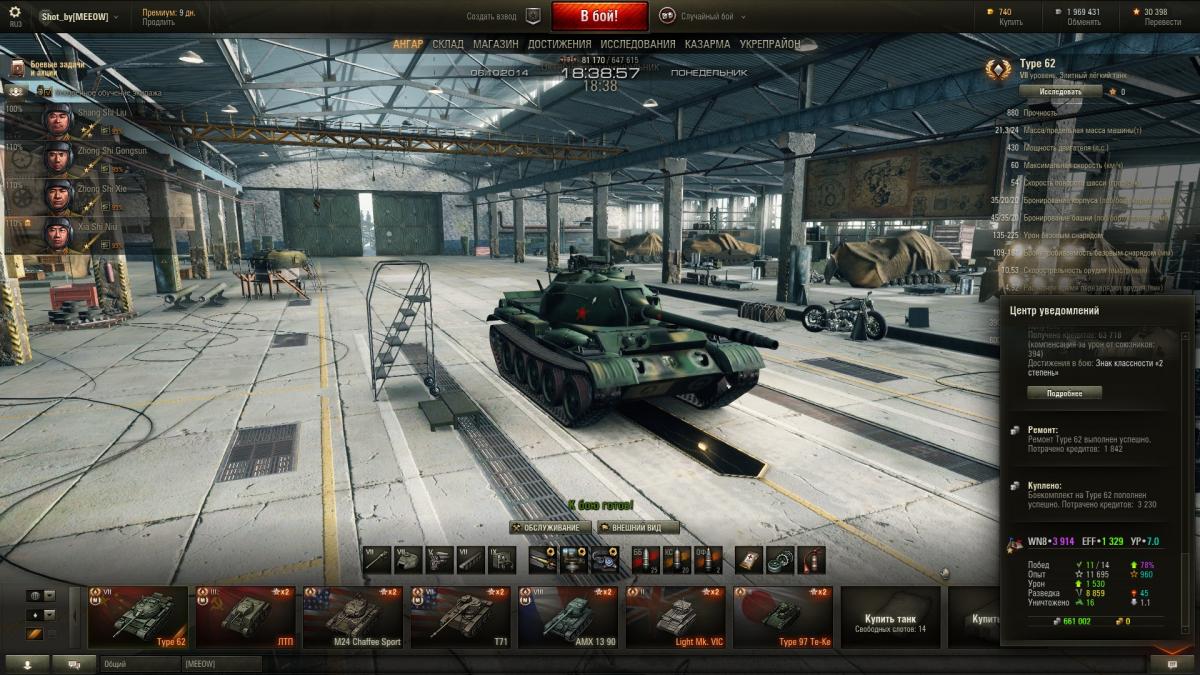Switch to the МАГАЗИН tab
The width and height of the screenshot is (1200, 675).
tap(495, 45)
